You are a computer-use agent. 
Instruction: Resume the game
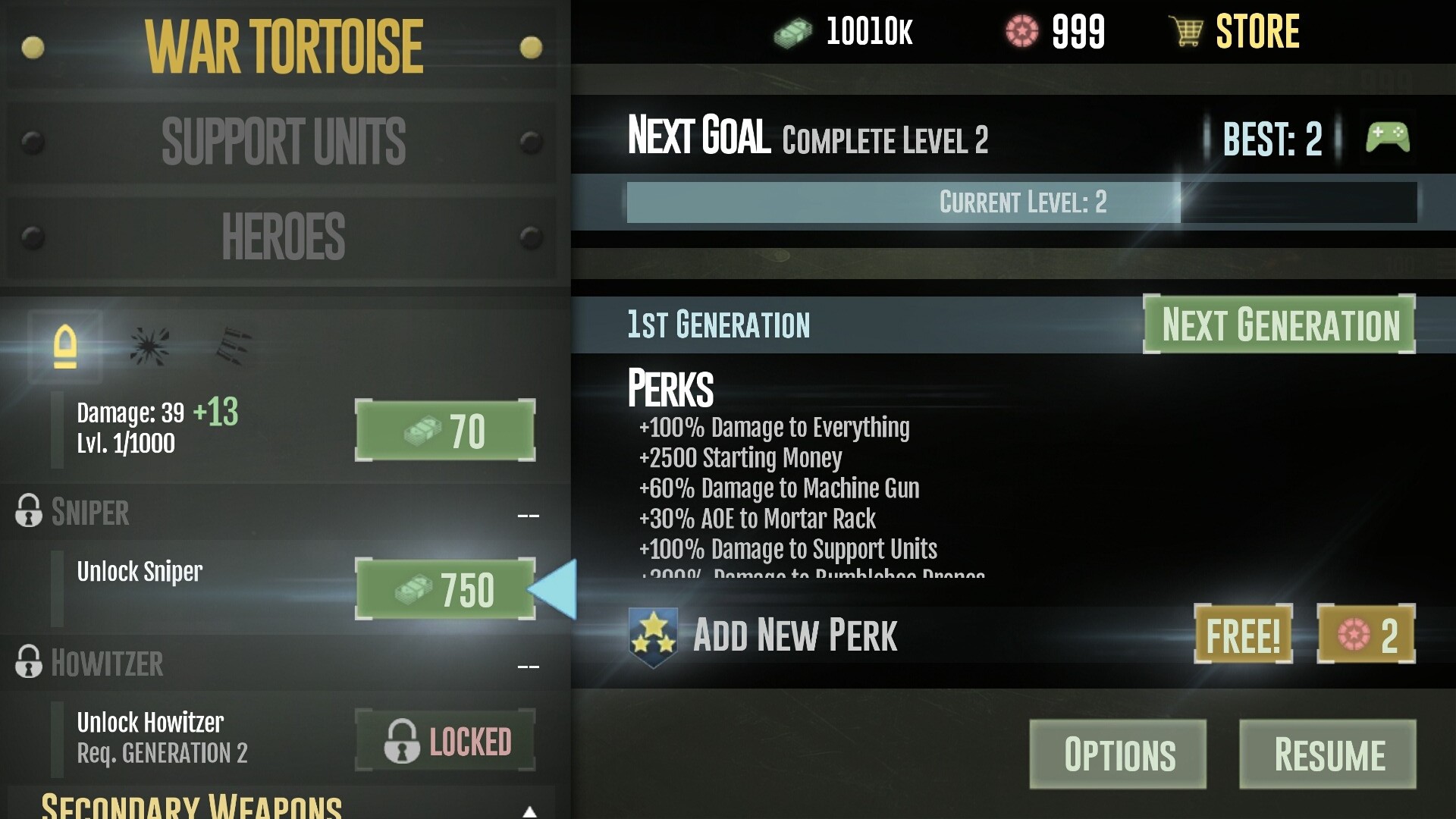(x=1328, y=755)
